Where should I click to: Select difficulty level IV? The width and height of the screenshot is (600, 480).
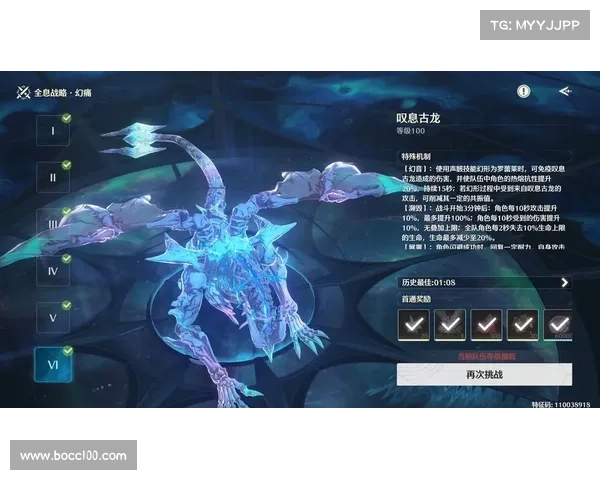[x=52, y=270]
